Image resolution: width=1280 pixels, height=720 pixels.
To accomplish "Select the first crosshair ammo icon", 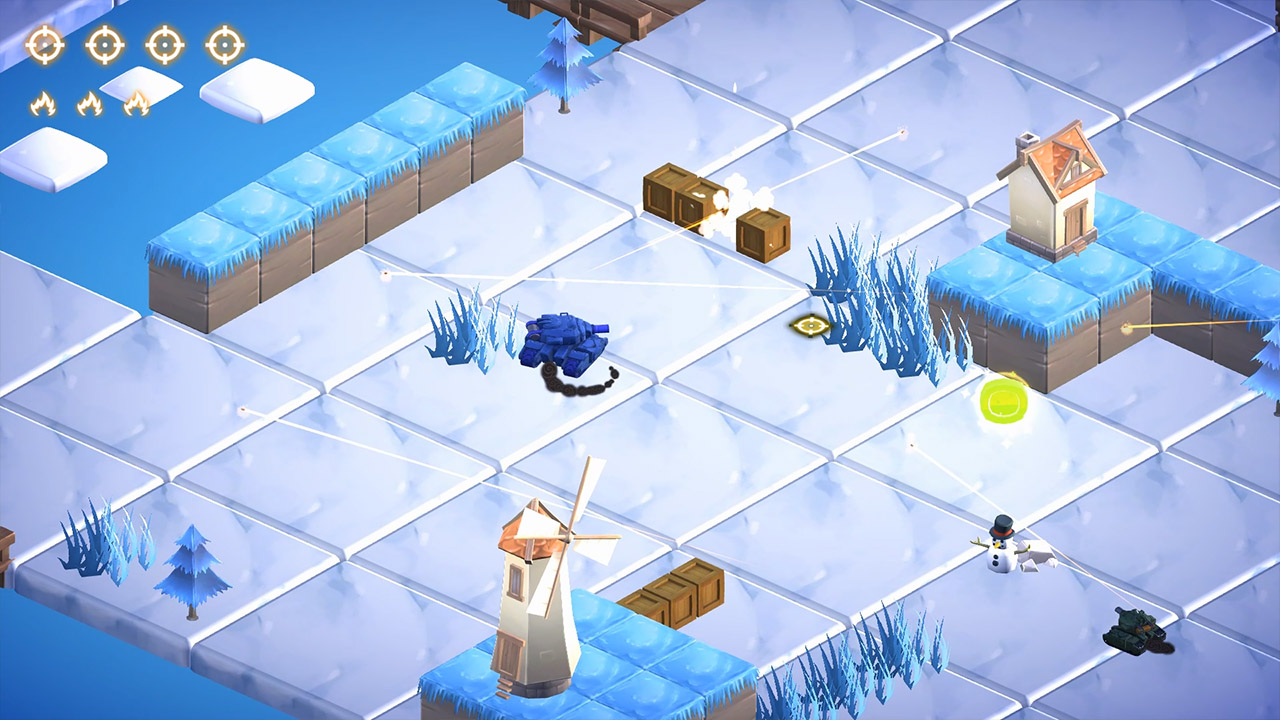I will point(44,44).
